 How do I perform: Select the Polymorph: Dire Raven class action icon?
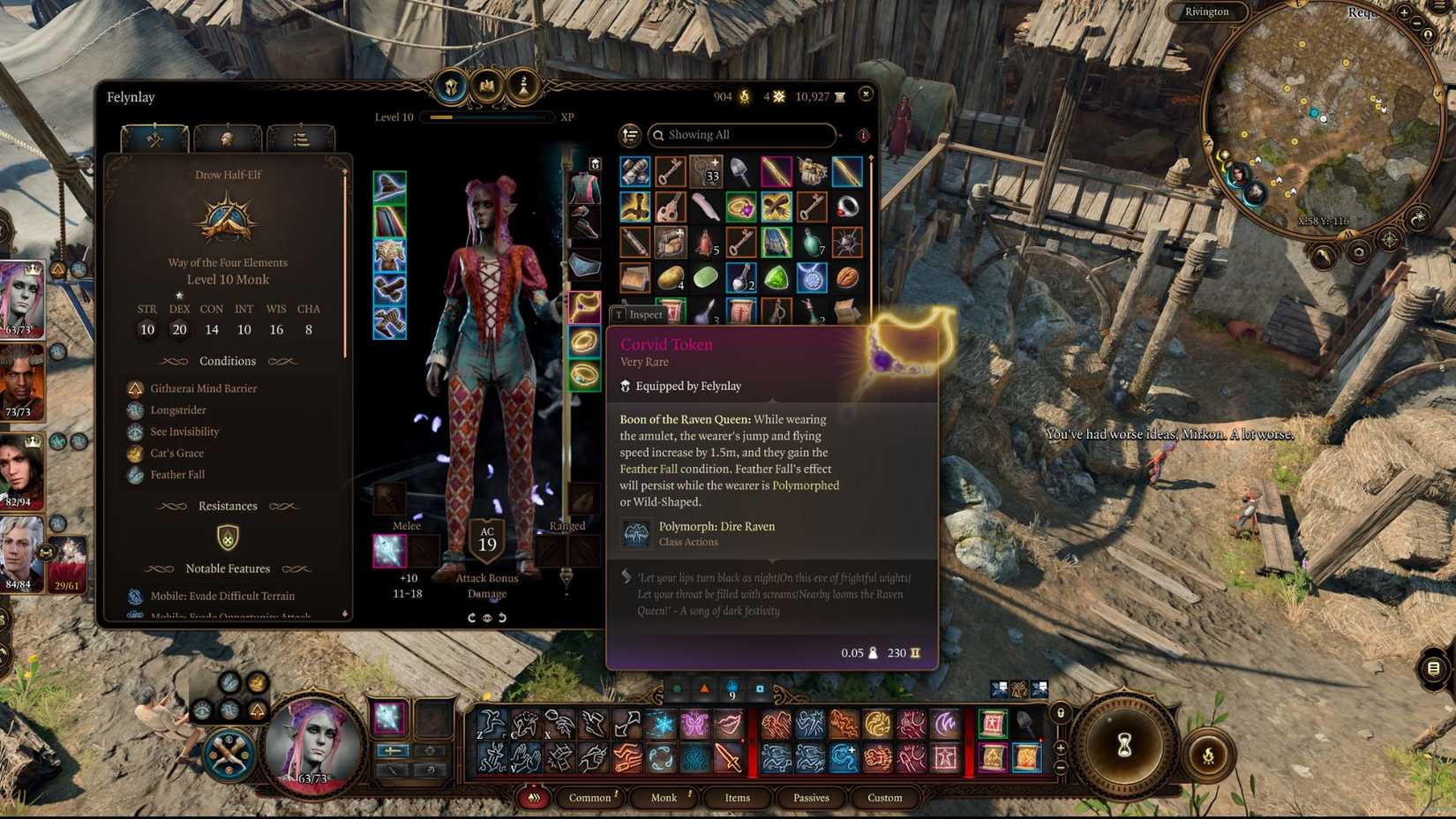tap(637, 532)
